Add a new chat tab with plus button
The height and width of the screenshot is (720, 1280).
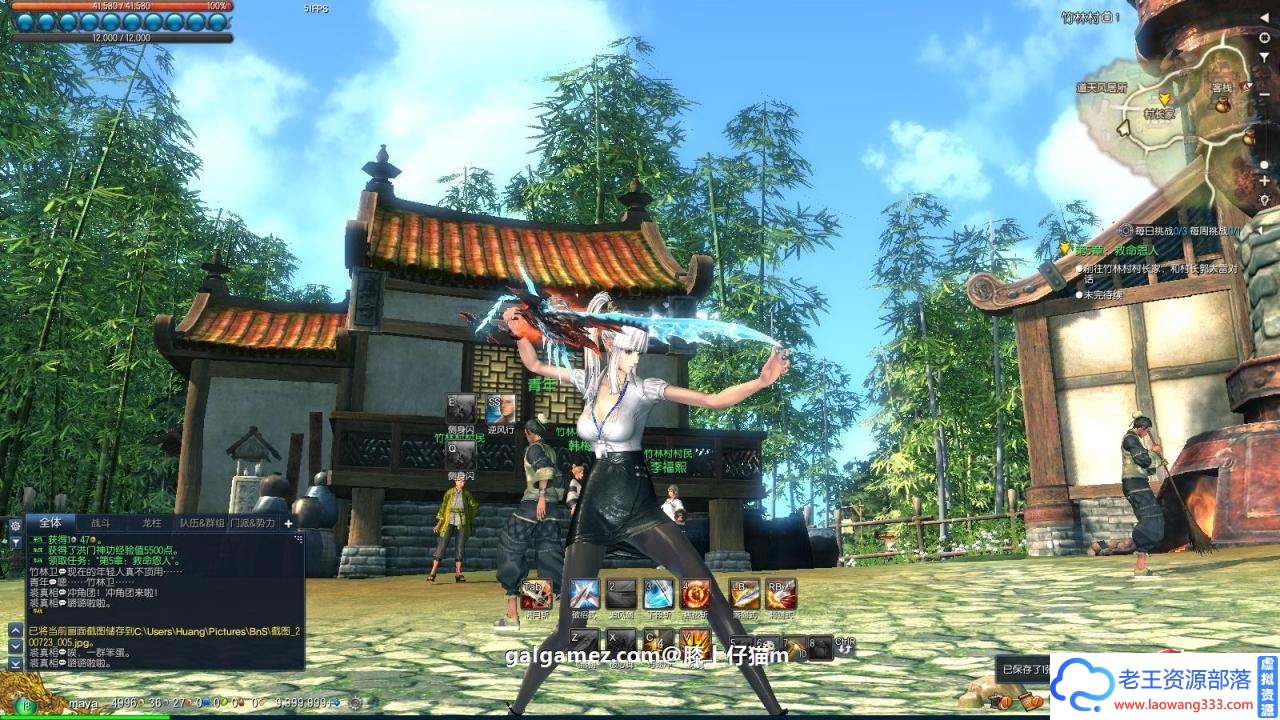pos(289,523)
